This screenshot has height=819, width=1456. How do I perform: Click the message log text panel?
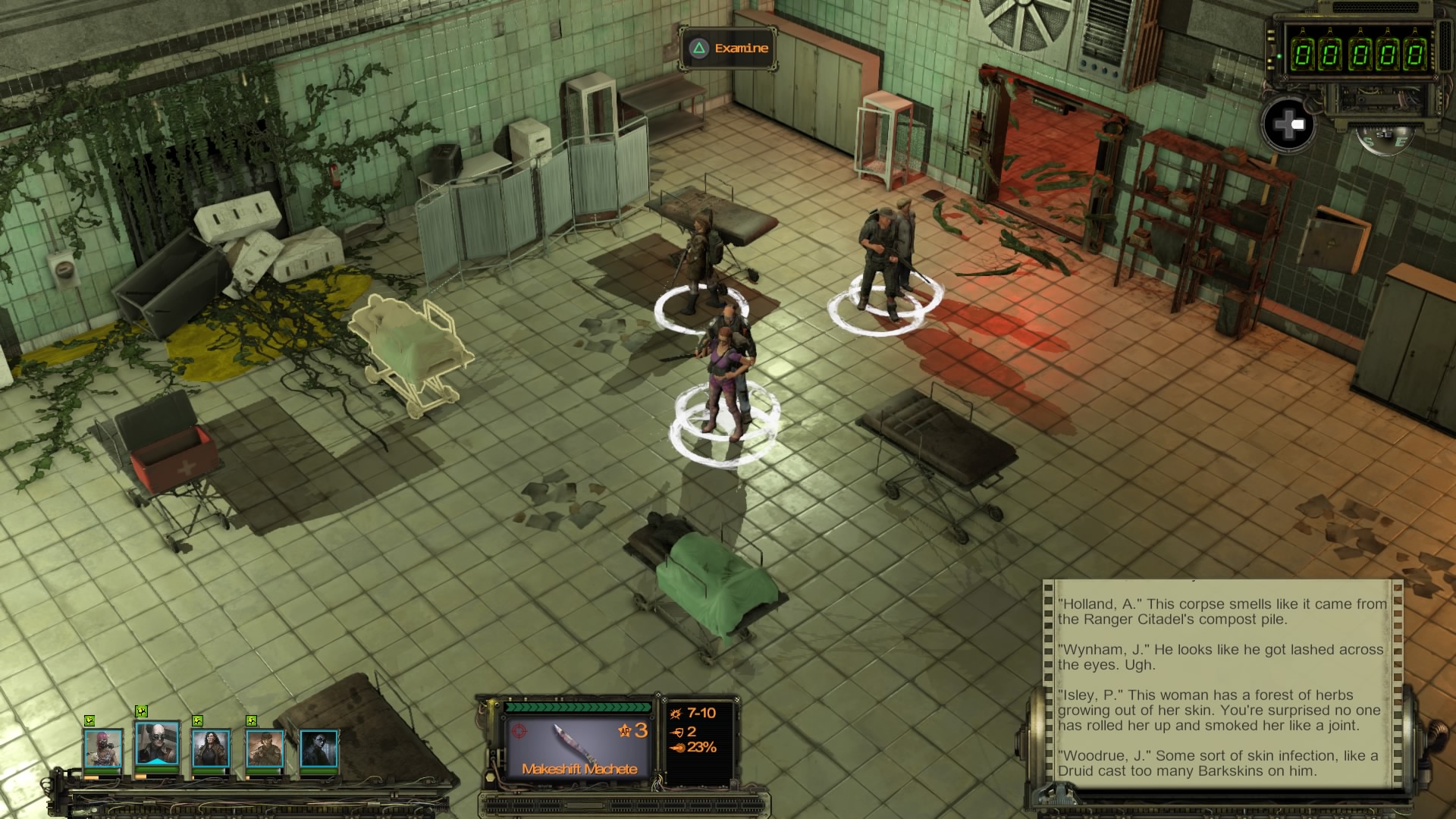(1221, 686)
